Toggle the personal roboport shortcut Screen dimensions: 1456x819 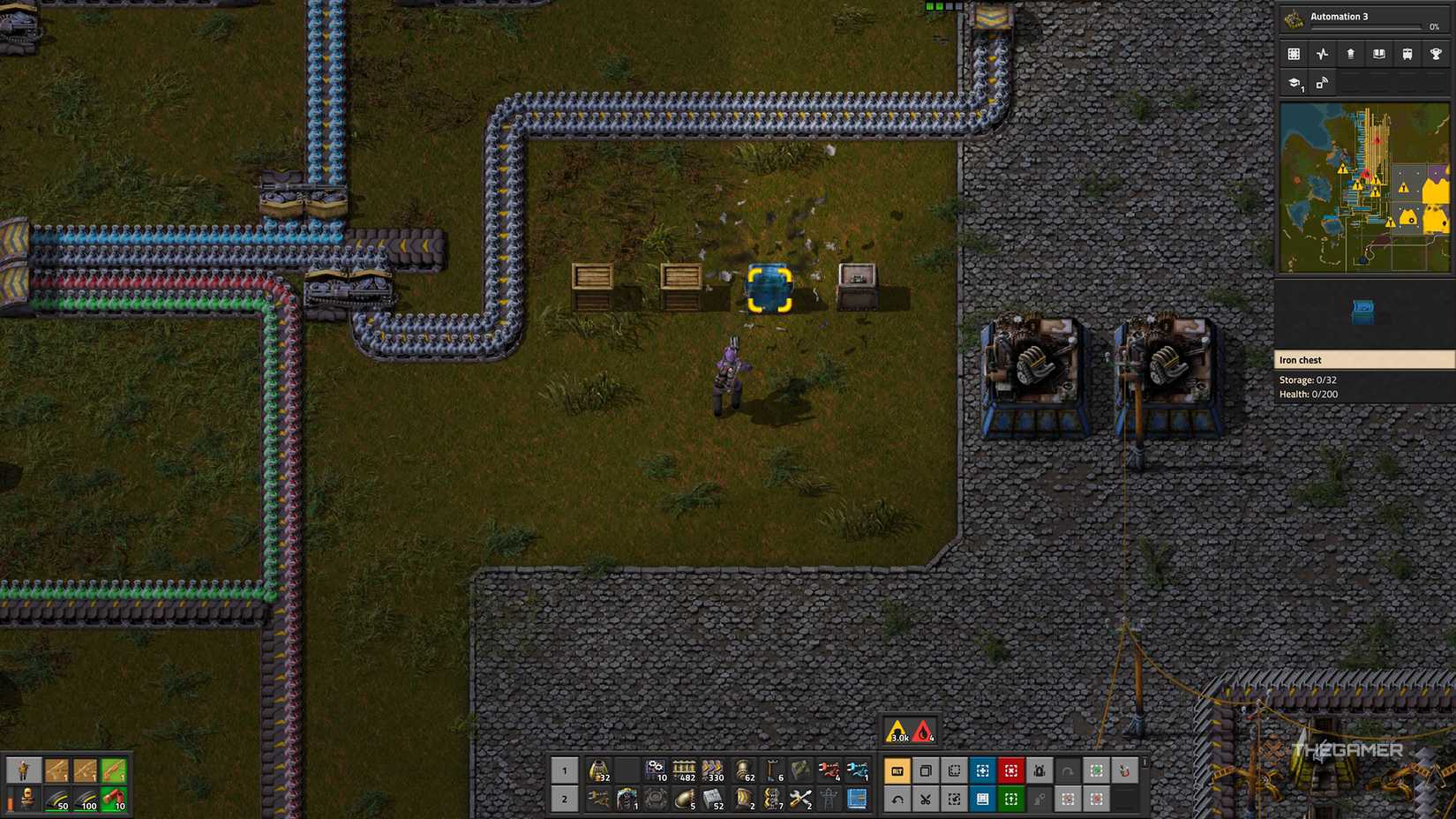click(1039, 770)
